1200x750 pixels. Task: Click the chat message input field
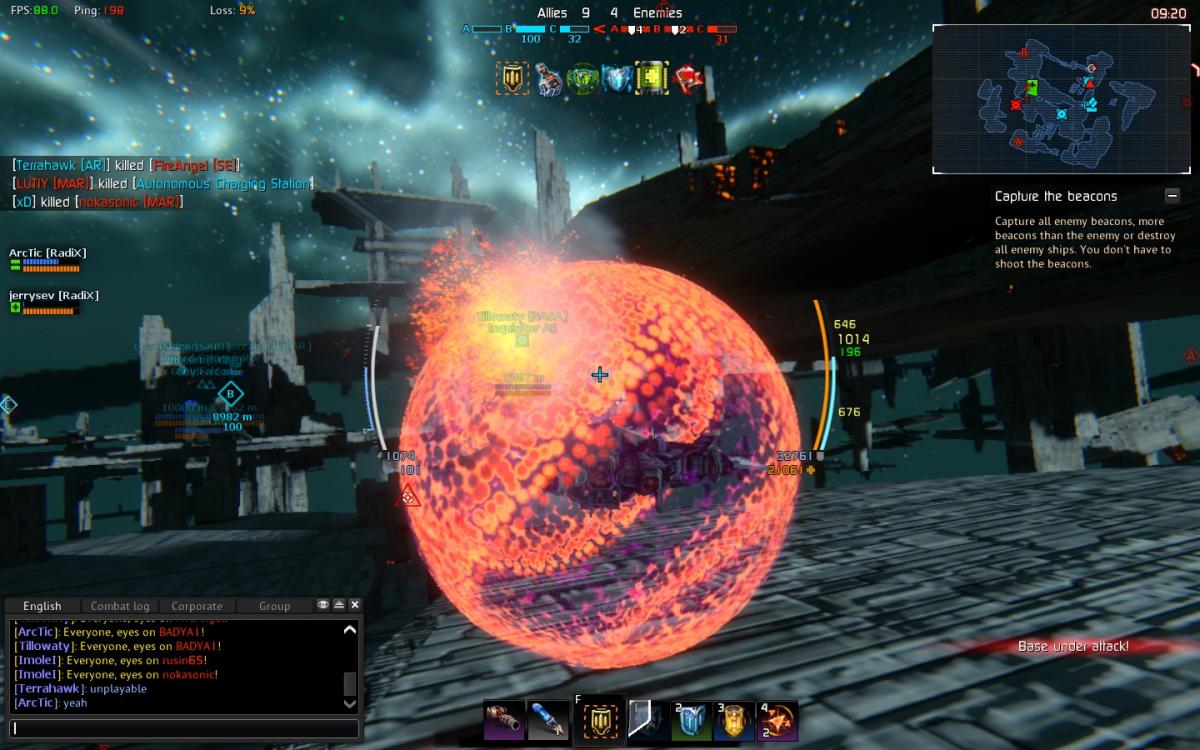185,729
